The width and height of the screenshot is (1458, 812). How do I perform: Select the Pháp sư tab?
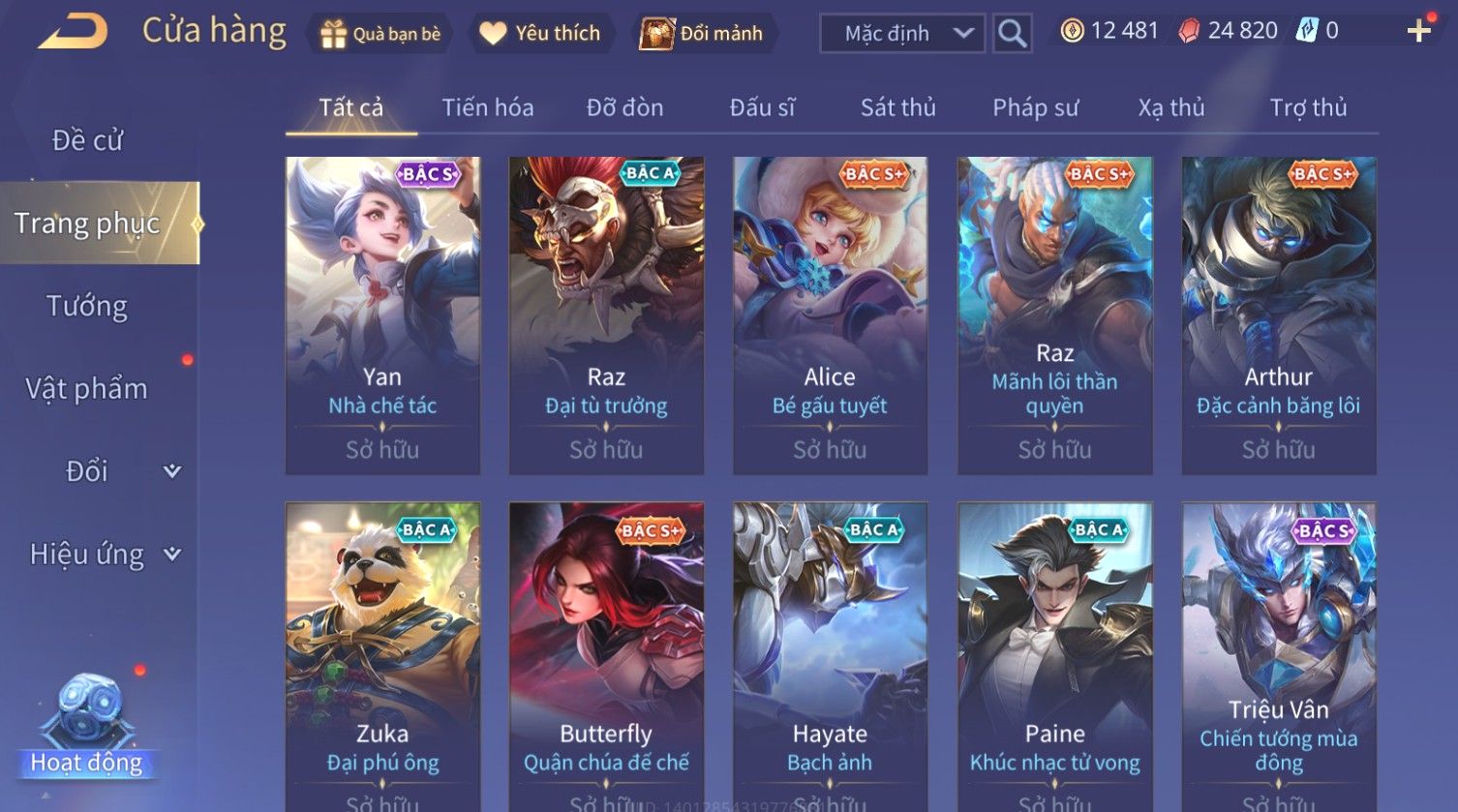1035,107
